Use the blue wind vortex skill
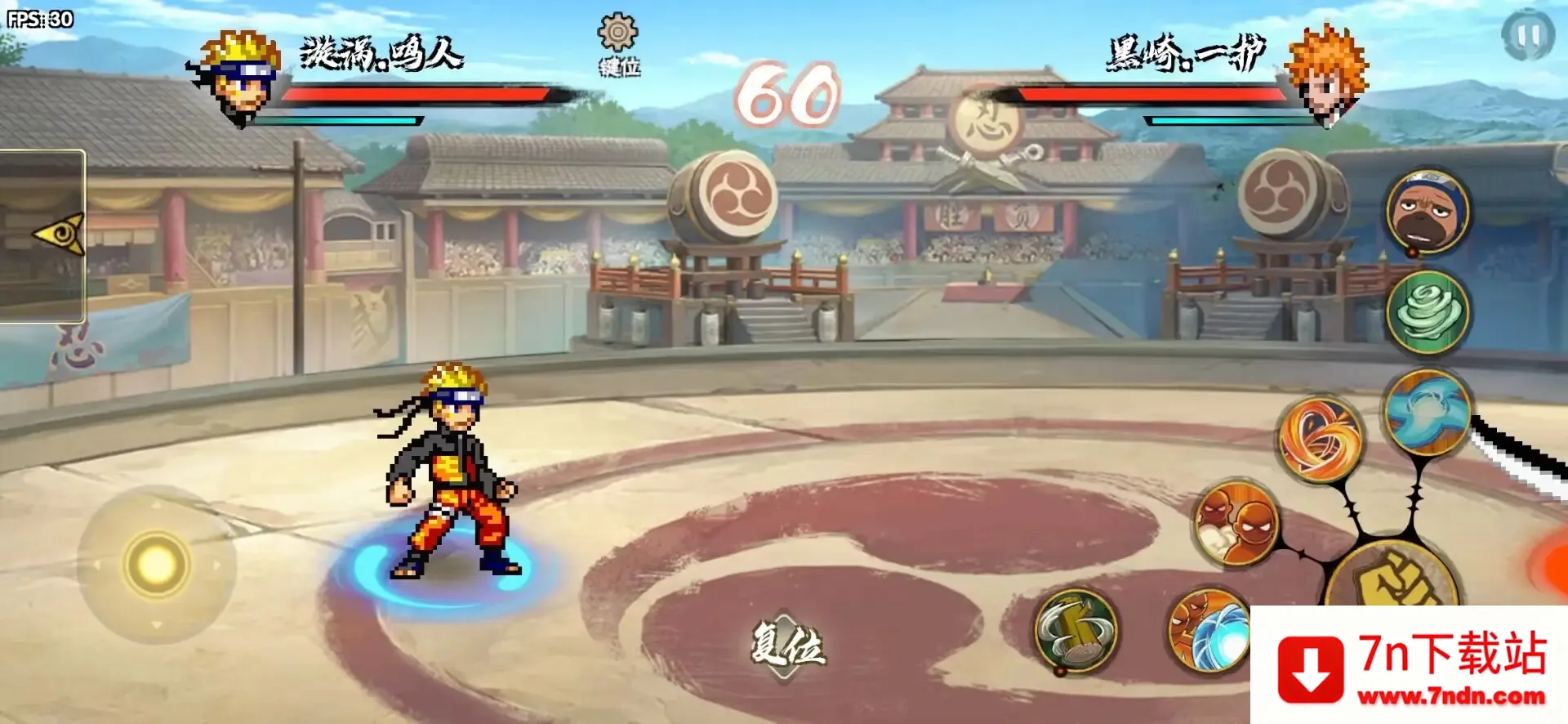Image resolution: width=1568 pixels, height=724 pixels. pyautogui.click(x=1428, y=411)
